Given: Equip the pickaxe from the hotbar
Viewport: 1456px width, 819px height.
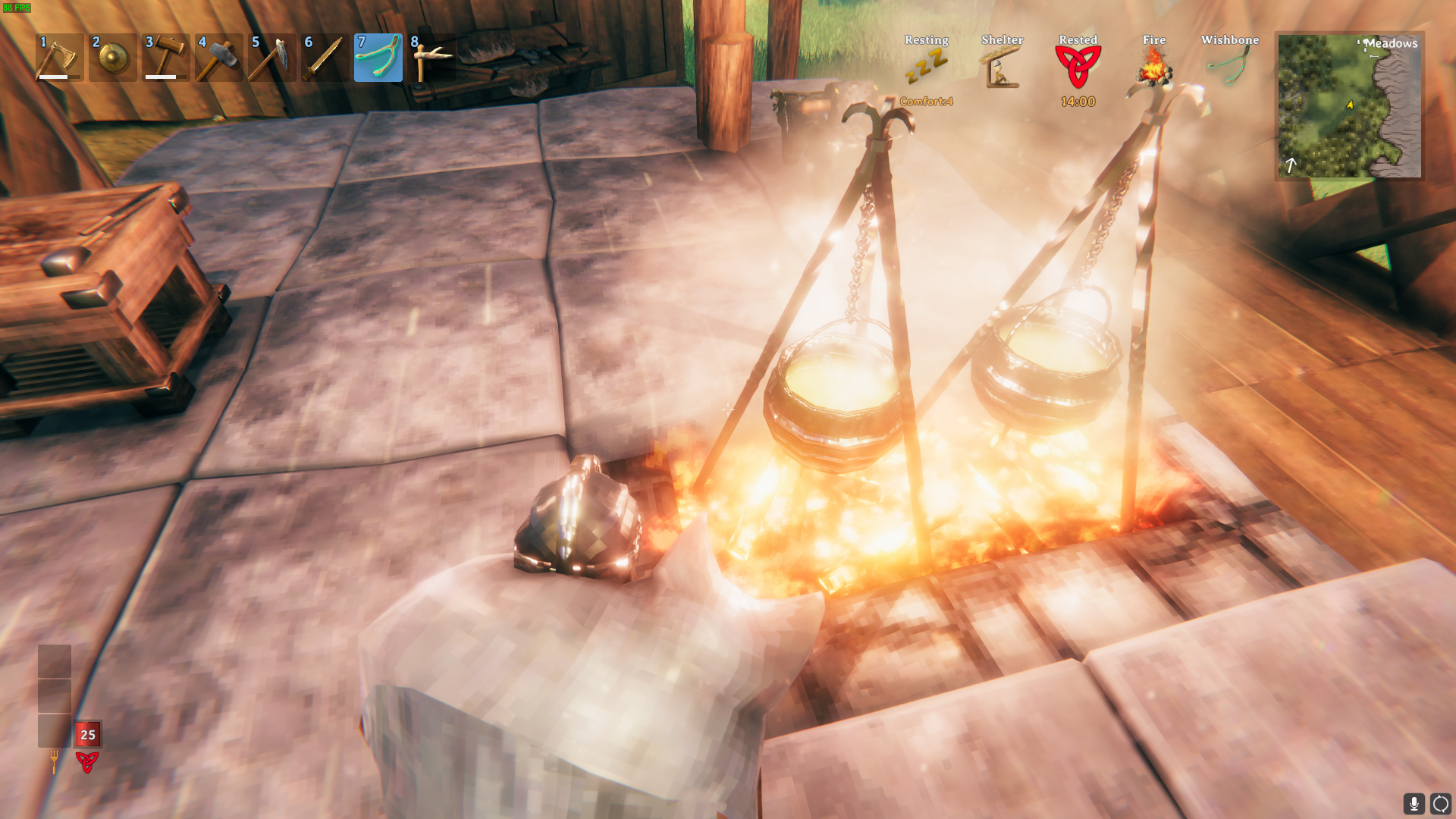Looking at the screenshot, I should click(x=271, y=58).
